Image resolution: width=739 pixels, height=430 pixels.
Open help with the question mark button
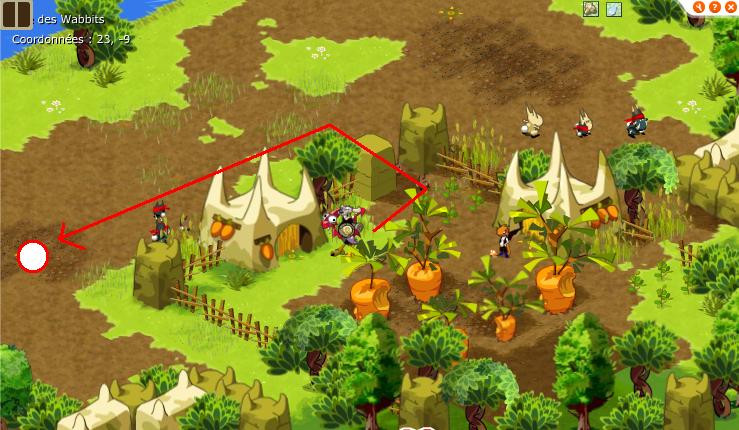[x=714, y=7]
